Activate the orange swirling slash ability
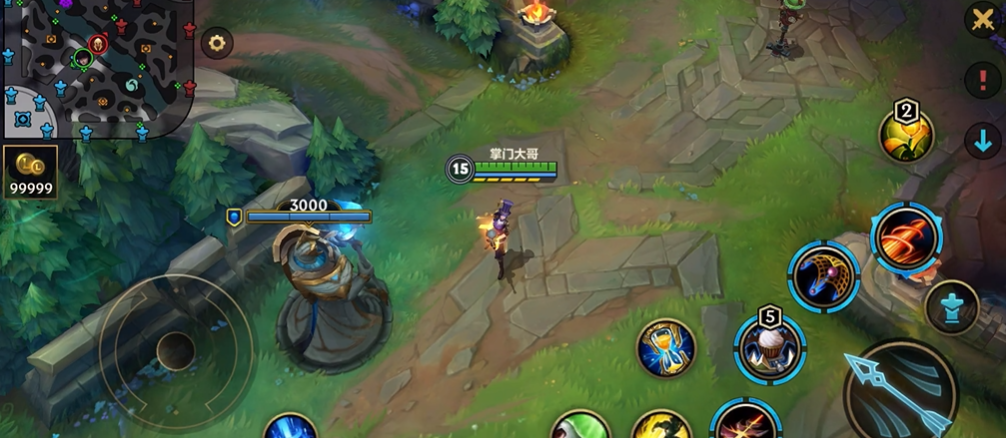The height and width of the screenshot is (438, 1006). pyautogui.click(x=906, y=236)
